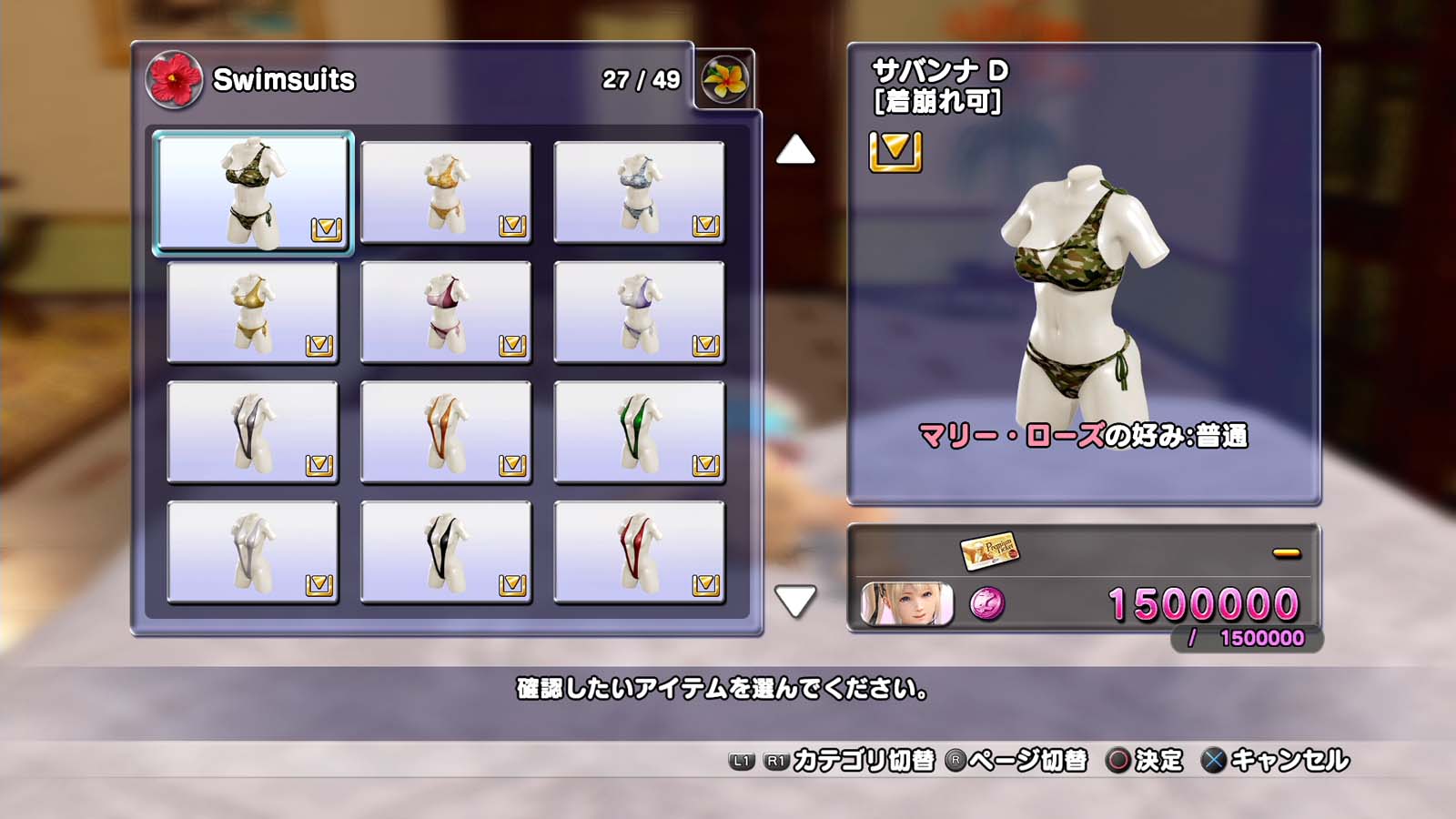The width and height of the screenshot is (1456, 819).
Task: Select the Swimsuits category header
Action: tap(282, 80)
